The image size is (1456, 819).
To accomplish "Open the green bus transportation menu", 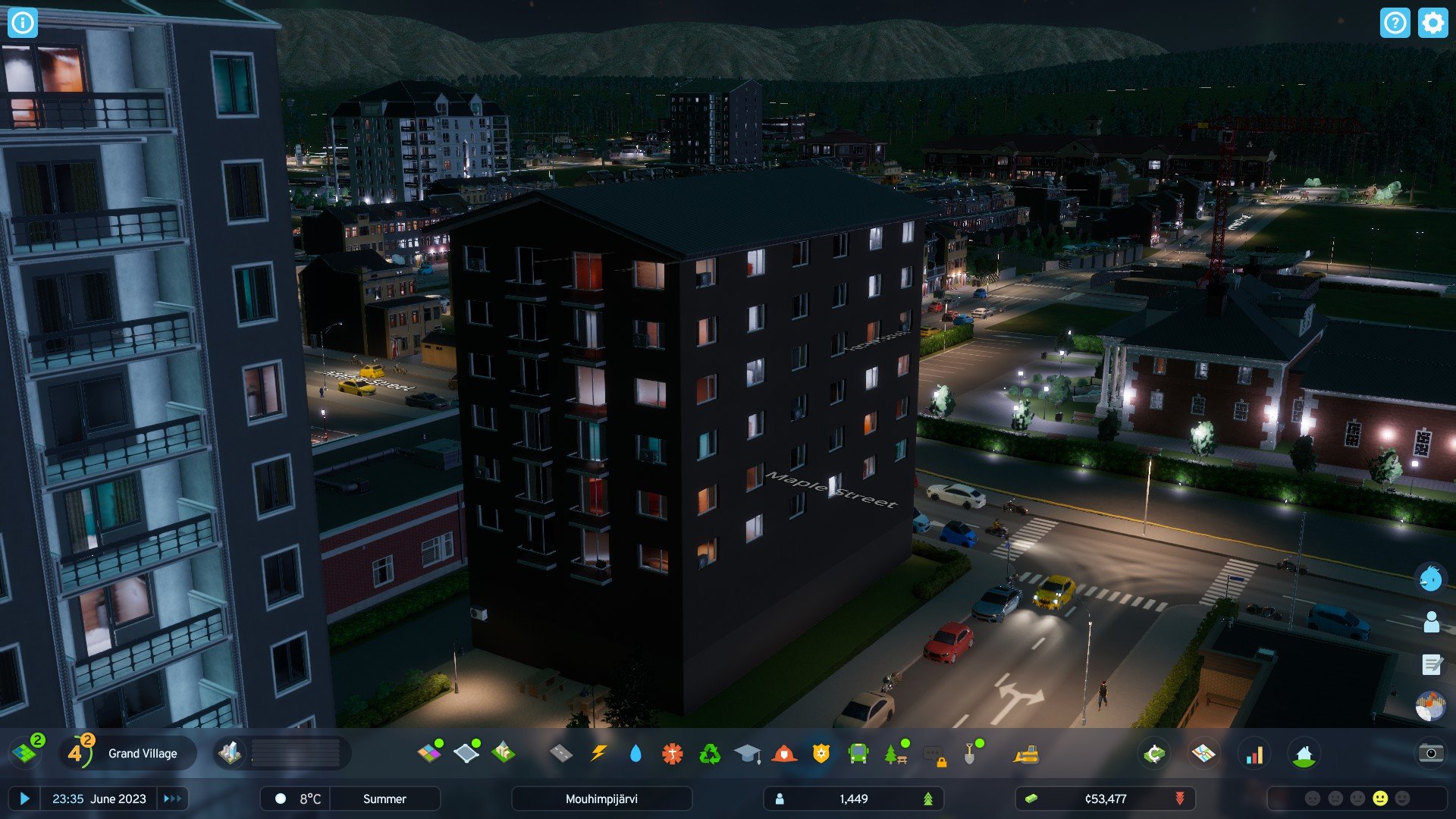I will point(858,753).
